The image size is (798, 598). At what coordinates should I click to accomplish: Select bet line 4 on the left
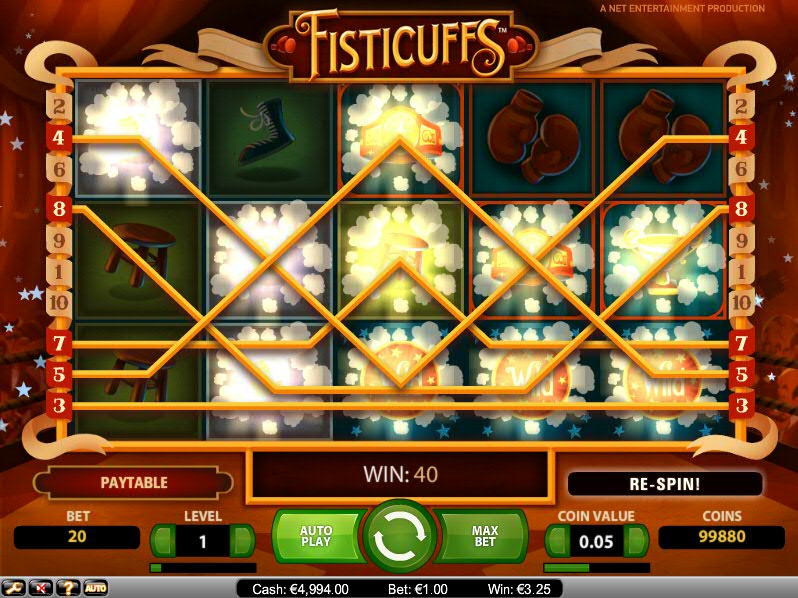tap(58, 137)
